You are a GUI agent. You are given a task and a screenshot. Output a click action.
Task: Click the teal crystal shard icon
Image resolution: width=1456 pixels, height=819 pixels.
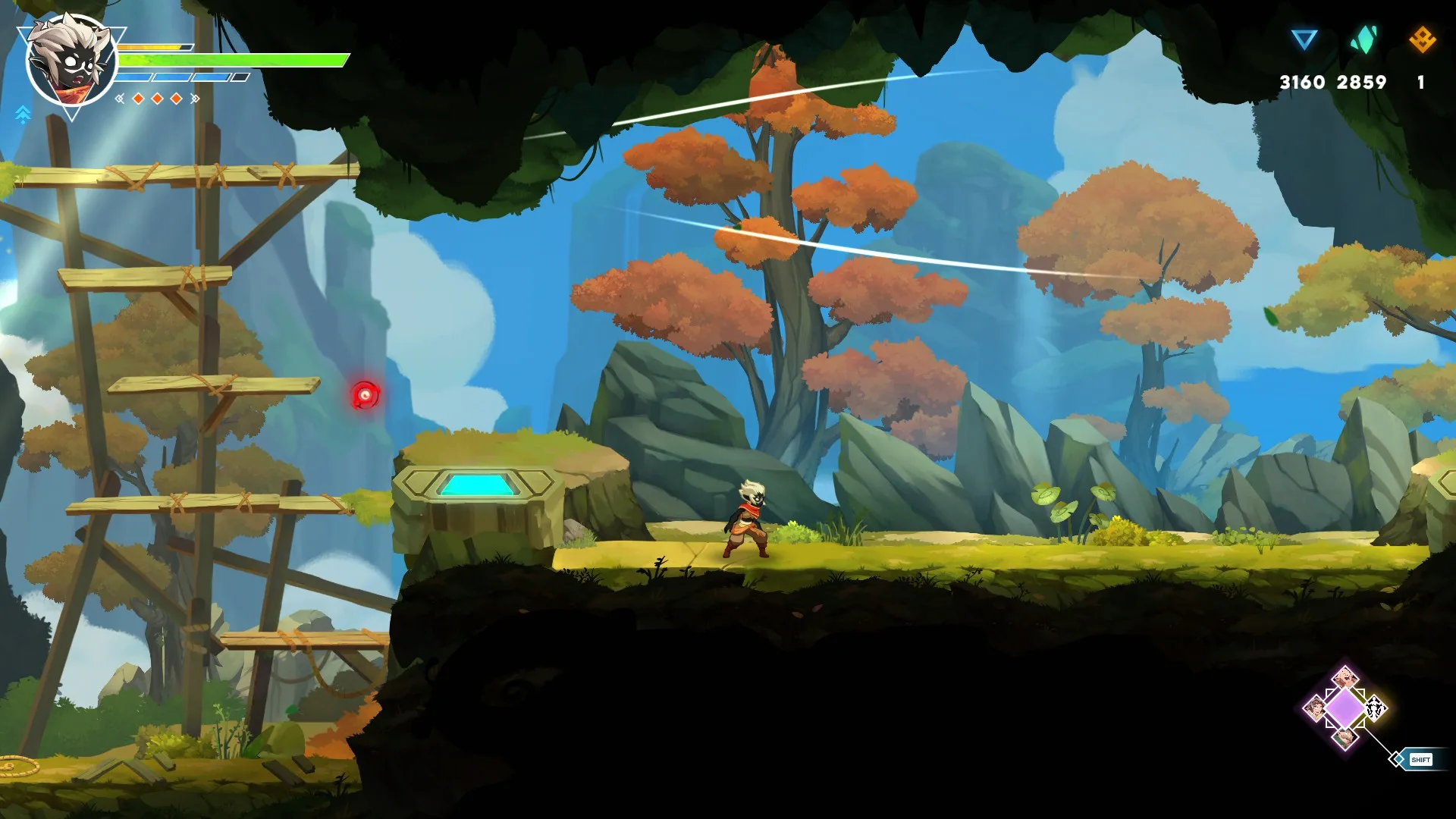pos(1363,39)
